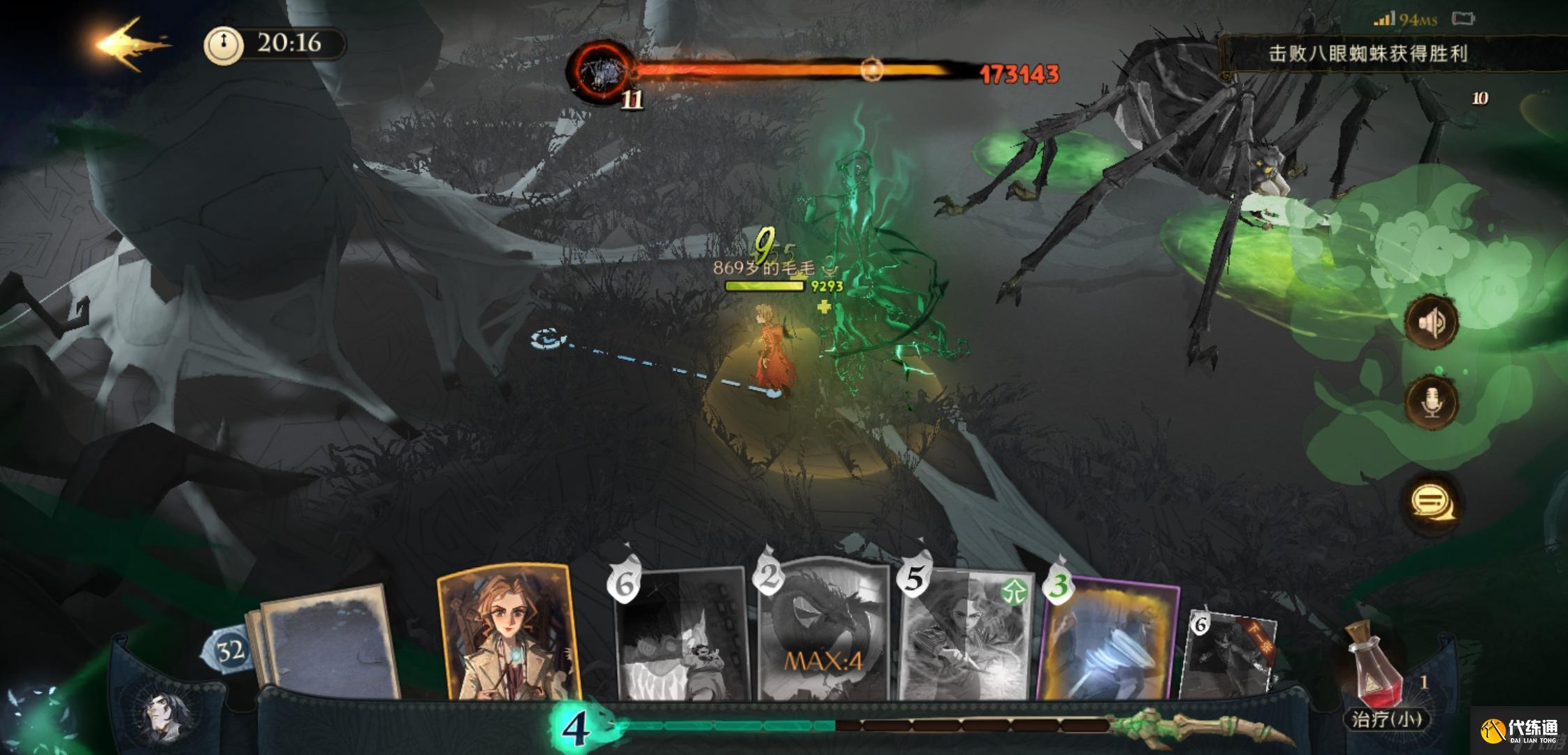This screenshot has width=1568, height=755.
Task: Toggle the speaker sound button
Action: pyautogui.click(x=1432, y=322)
